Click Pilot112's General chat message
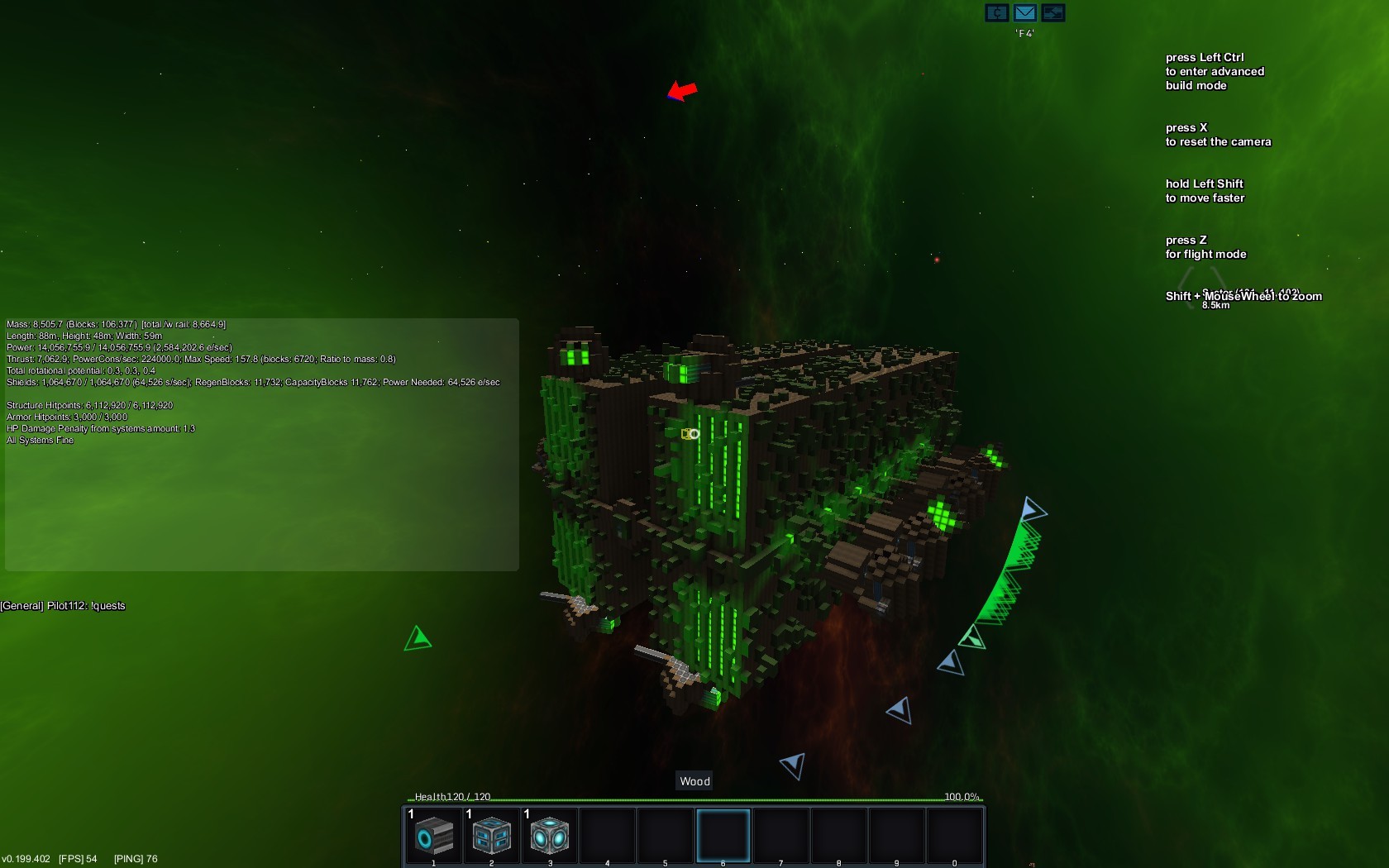The height and width of the screenshot is (868, 1389). coord(64,606)
